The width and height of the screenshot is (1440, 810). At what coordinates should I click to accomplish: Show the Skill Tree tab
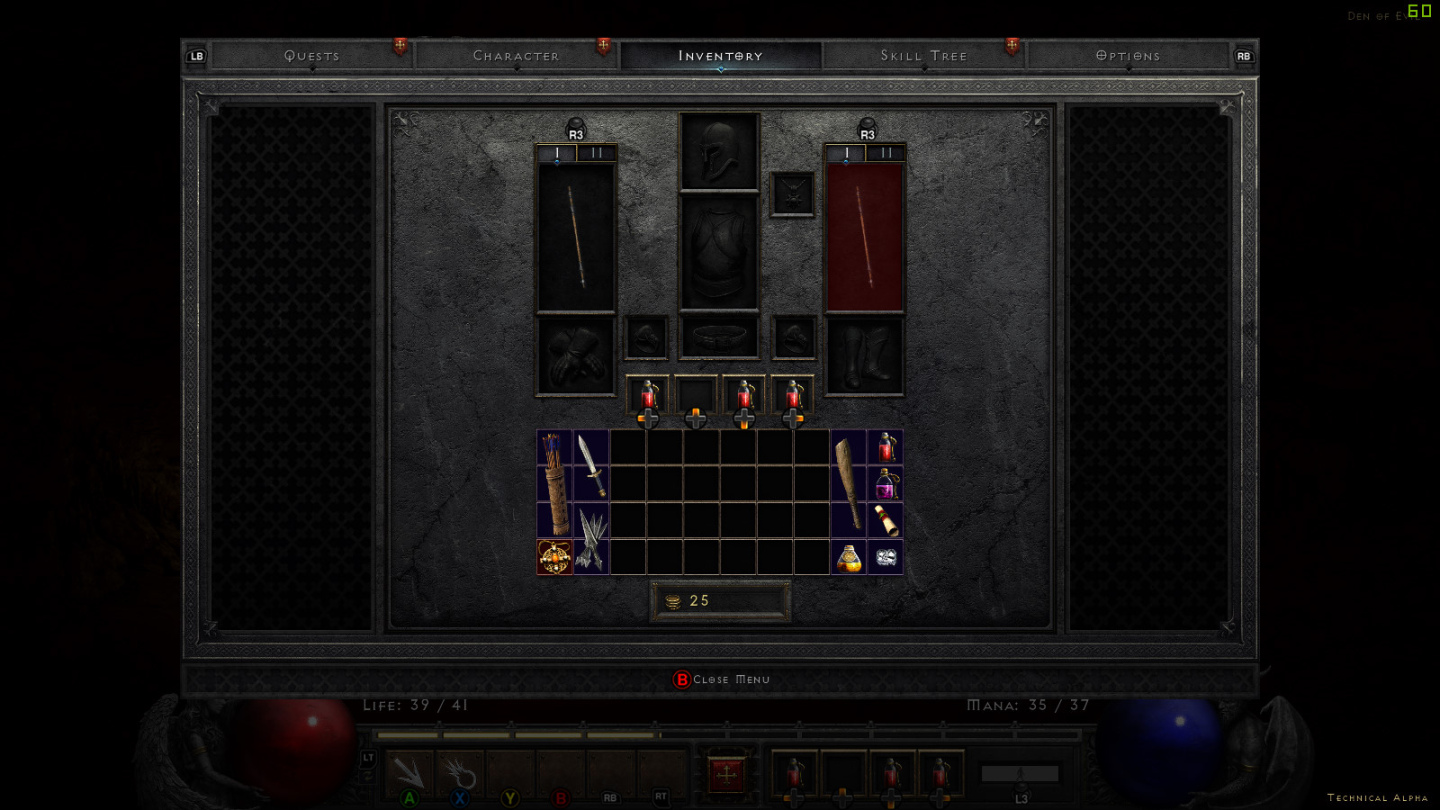[x=924, y=56]
